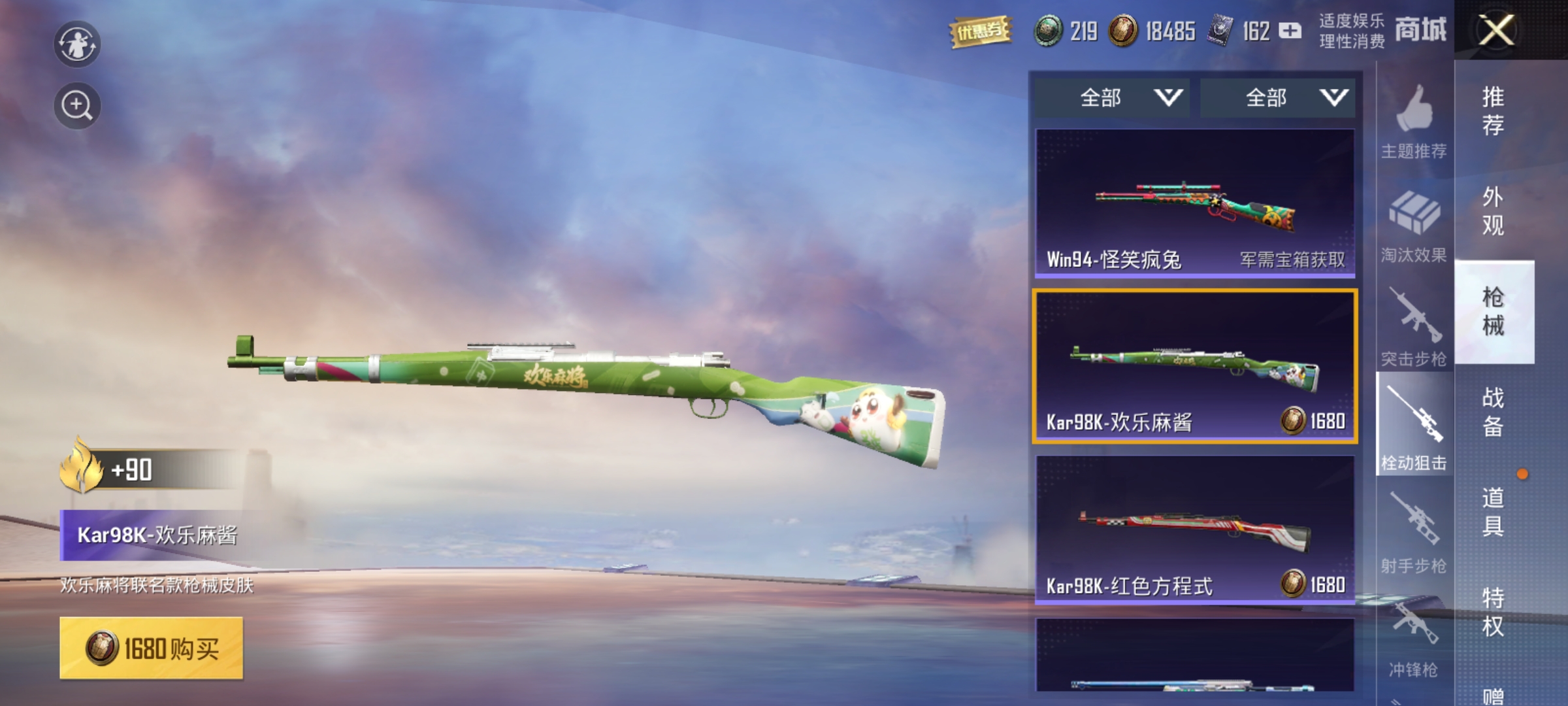Close the shop with the X button

tap(1496, 30)
